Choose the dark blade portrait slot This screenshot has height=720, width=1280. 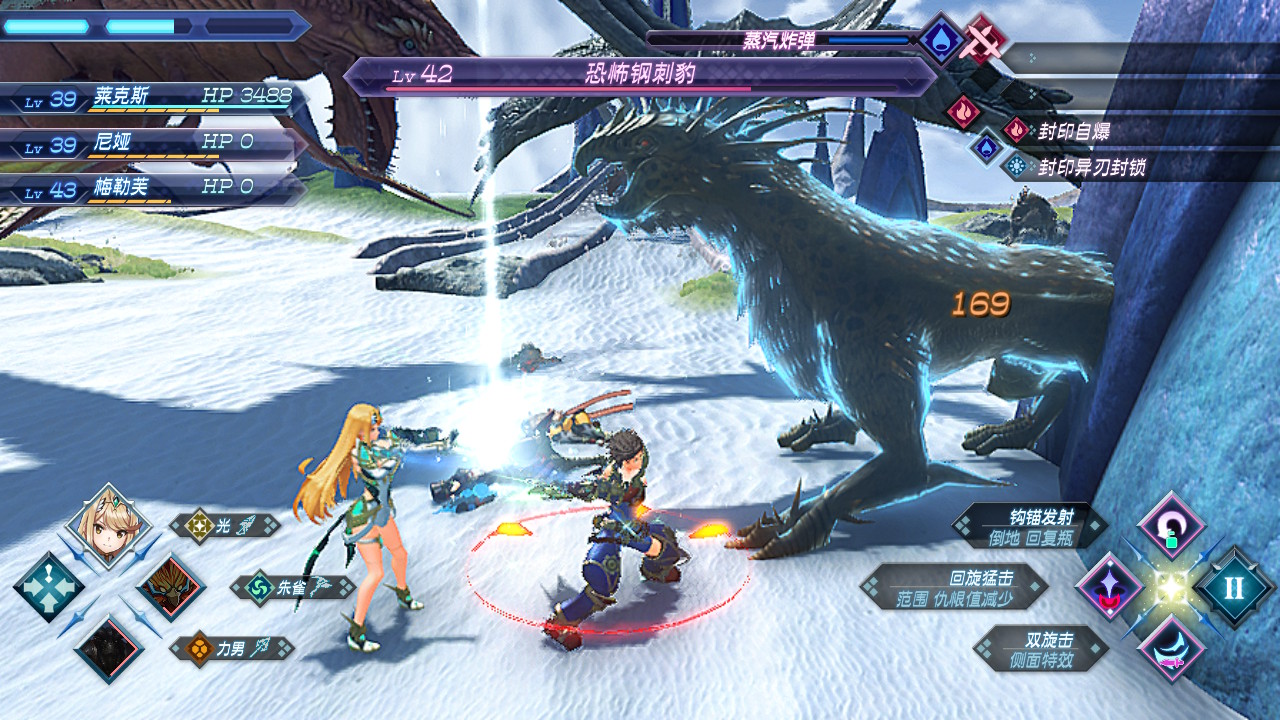click(x=109, y=648)
